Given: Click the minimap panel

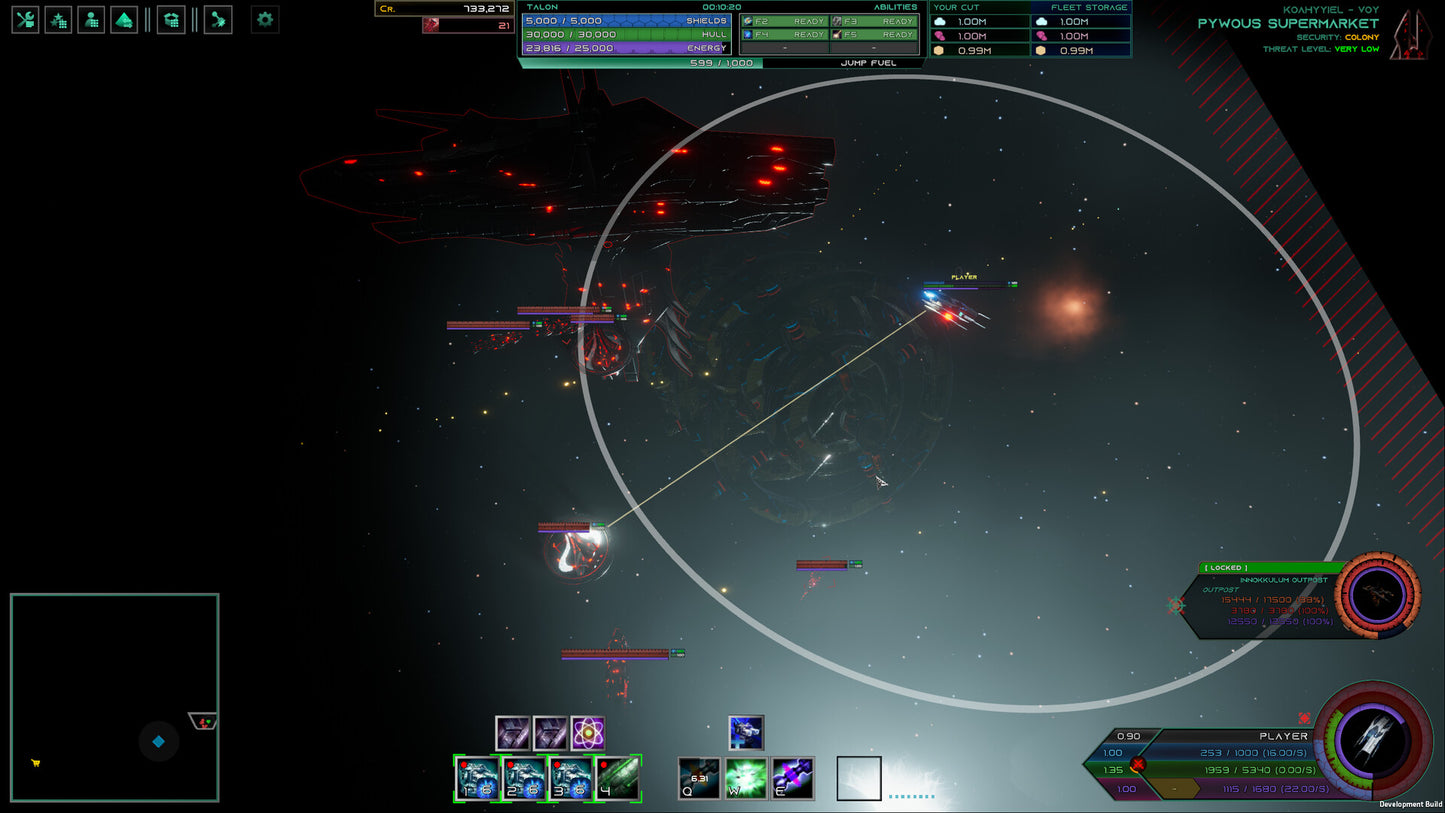Looking at the screenshot, I should click(114, 697).
